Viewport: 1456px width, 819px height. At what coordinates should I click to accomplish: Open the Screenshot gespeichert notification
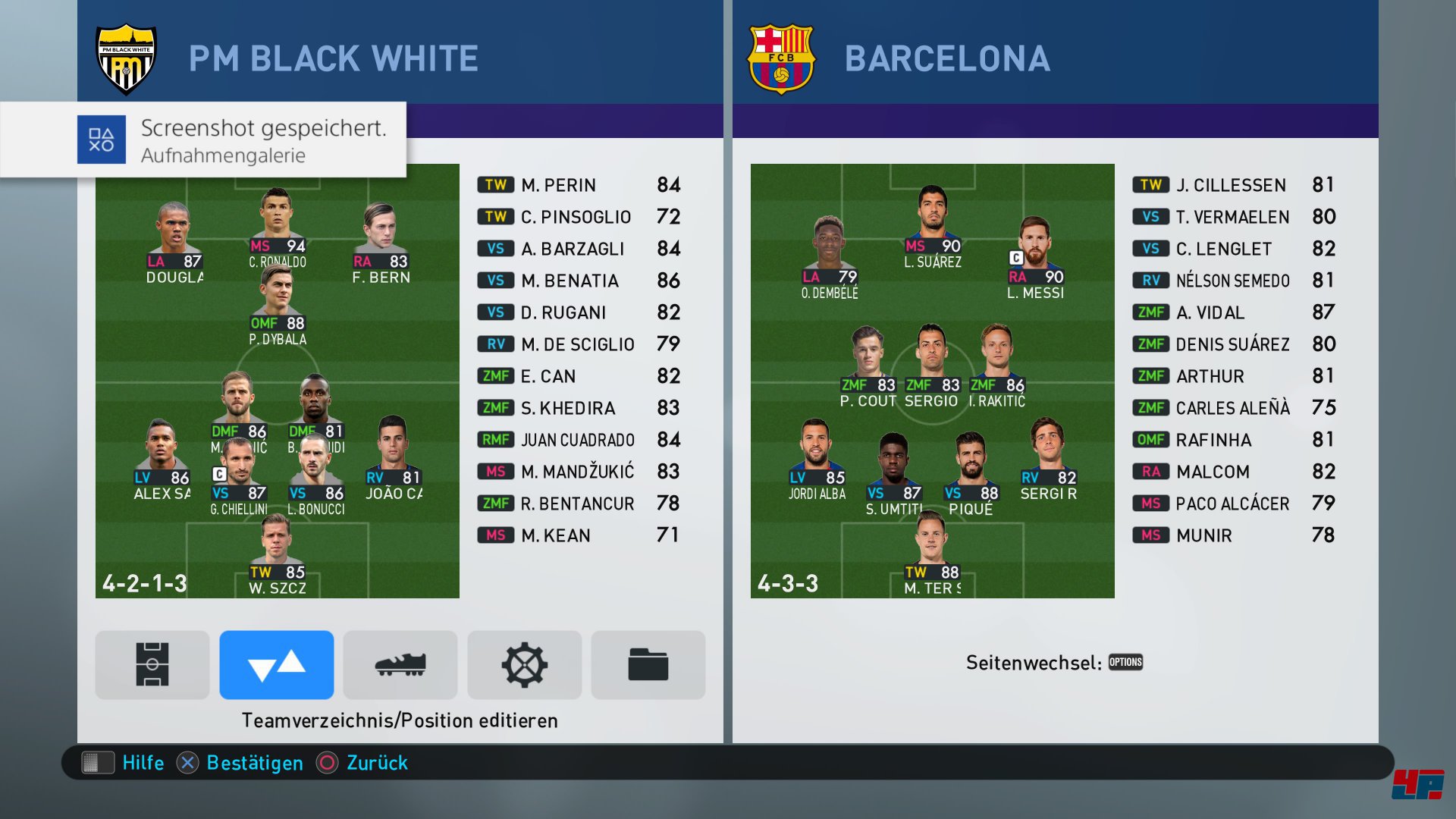pos(227,140)
